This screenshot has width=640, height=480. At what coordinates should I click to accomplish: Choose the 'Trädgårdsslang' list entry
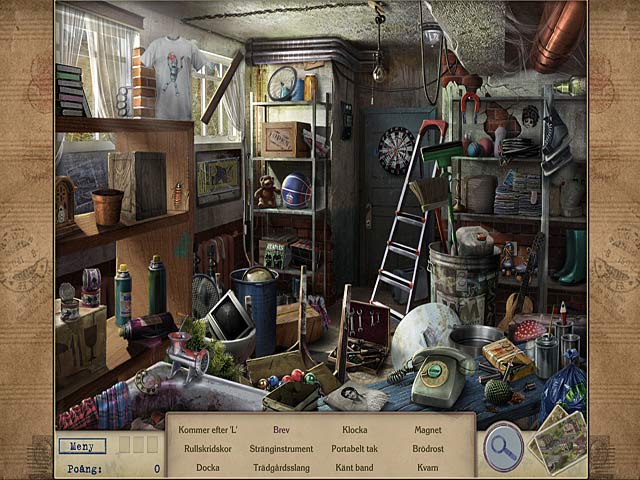pyautogui.click(x=281, y=468)
